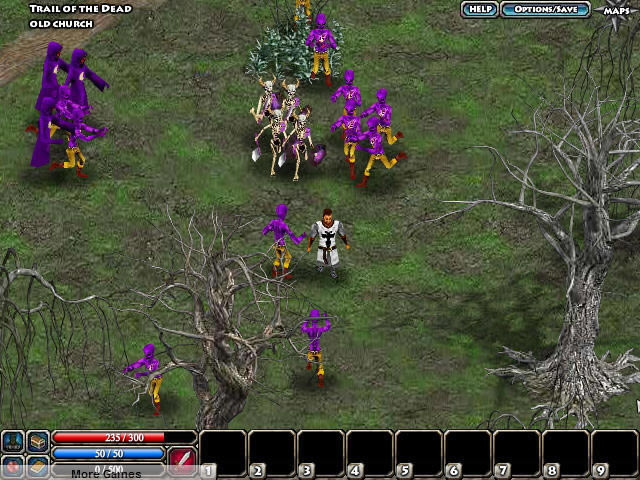640x480 pixels.
Task: Open the spellbook icon
Action: [38, 466]
